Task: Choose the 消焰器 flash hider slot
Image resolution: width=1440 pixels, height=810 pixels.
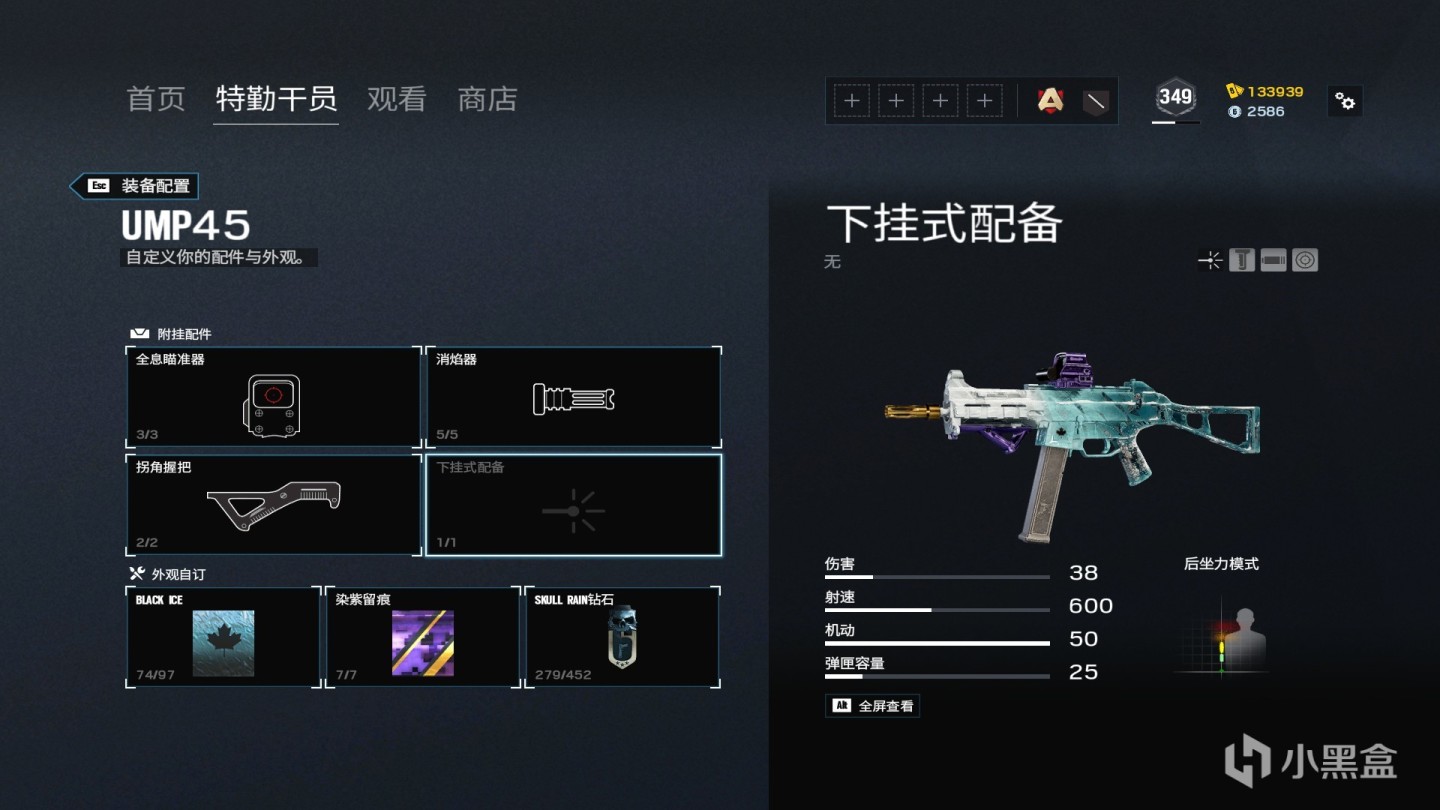Action: [x=573, y=397]
